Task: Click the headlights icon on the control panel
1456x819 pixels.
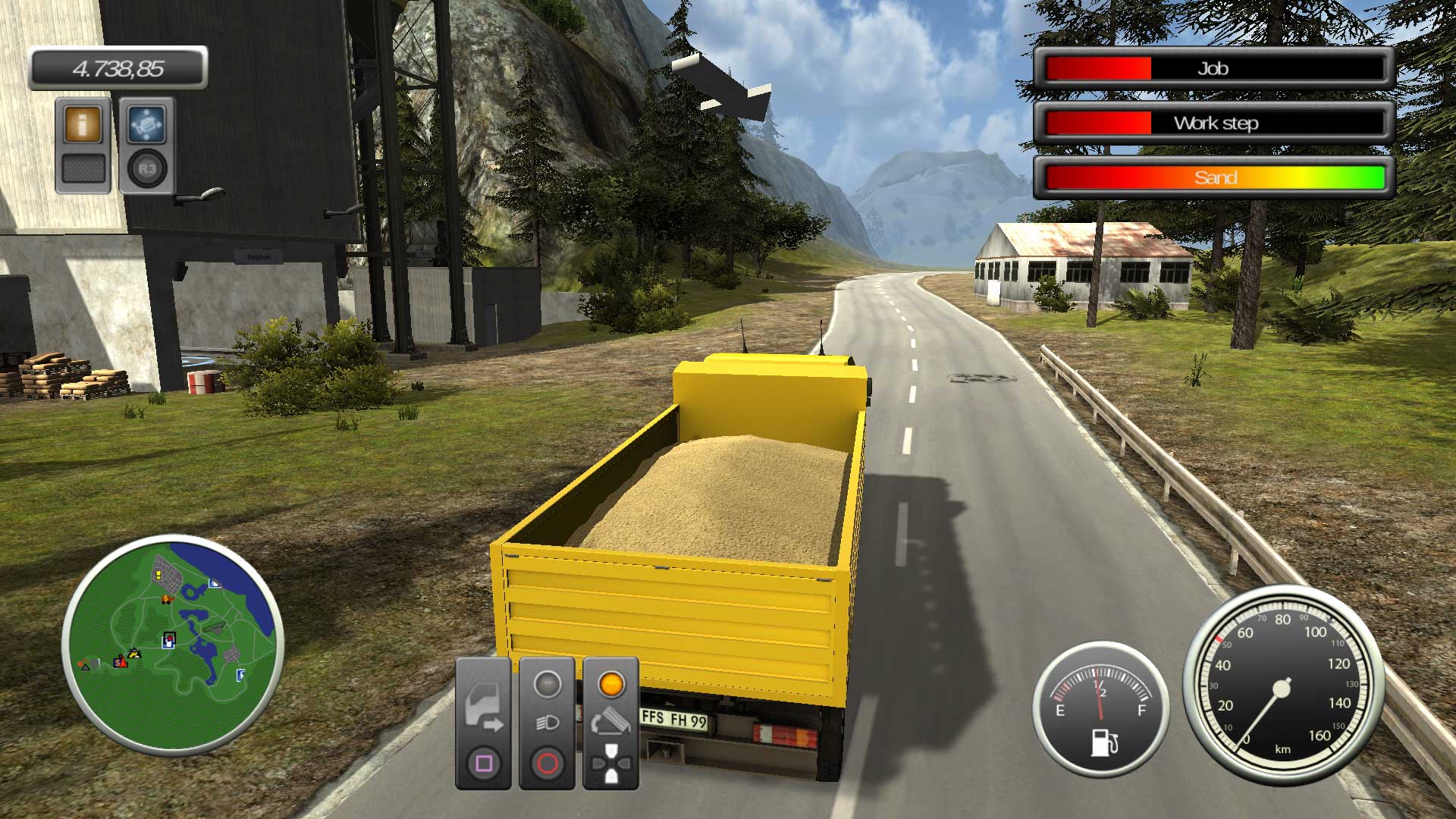Action: (x=546, y=723)
